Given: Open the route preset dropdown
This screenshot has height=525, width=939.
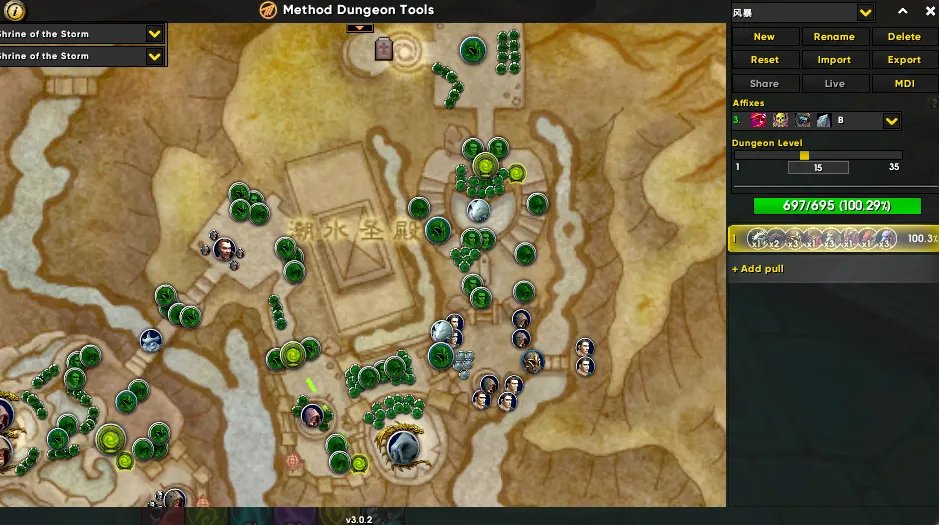Looking at the screenshot, I should click(866, 12).
